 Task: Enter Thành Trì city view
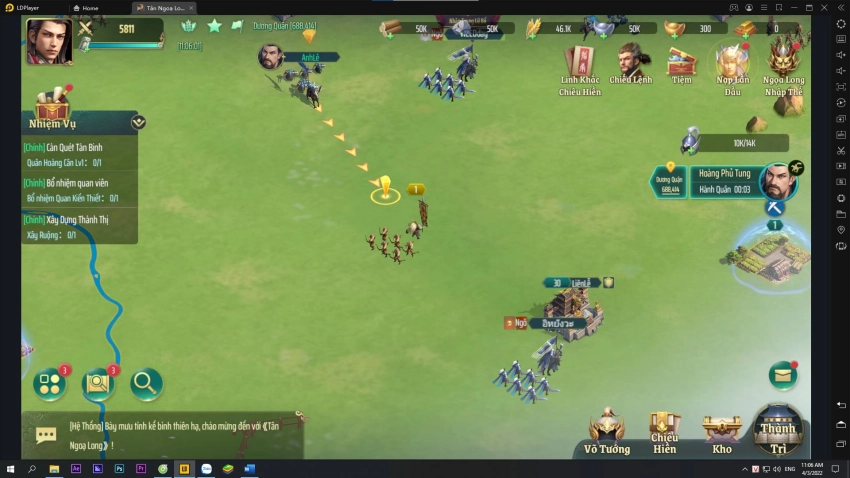[778, 430]
